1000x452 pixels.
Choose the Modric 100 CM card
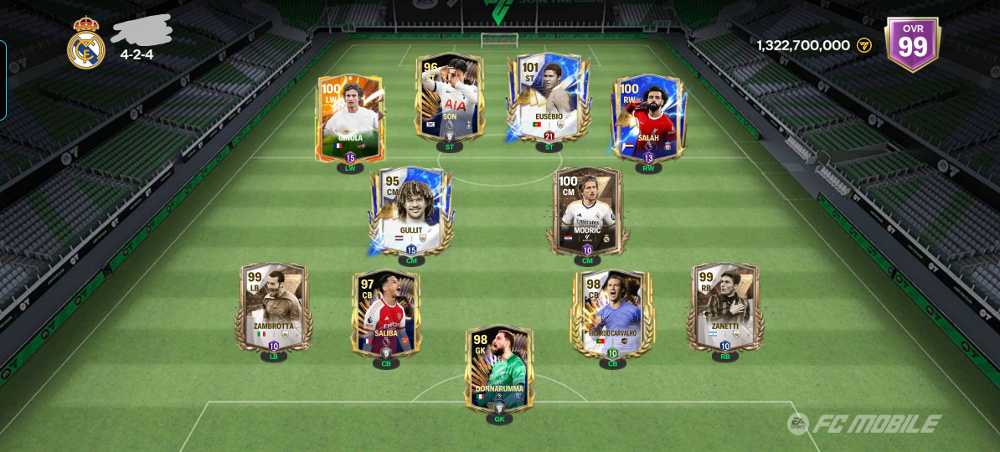pos(587,210)
